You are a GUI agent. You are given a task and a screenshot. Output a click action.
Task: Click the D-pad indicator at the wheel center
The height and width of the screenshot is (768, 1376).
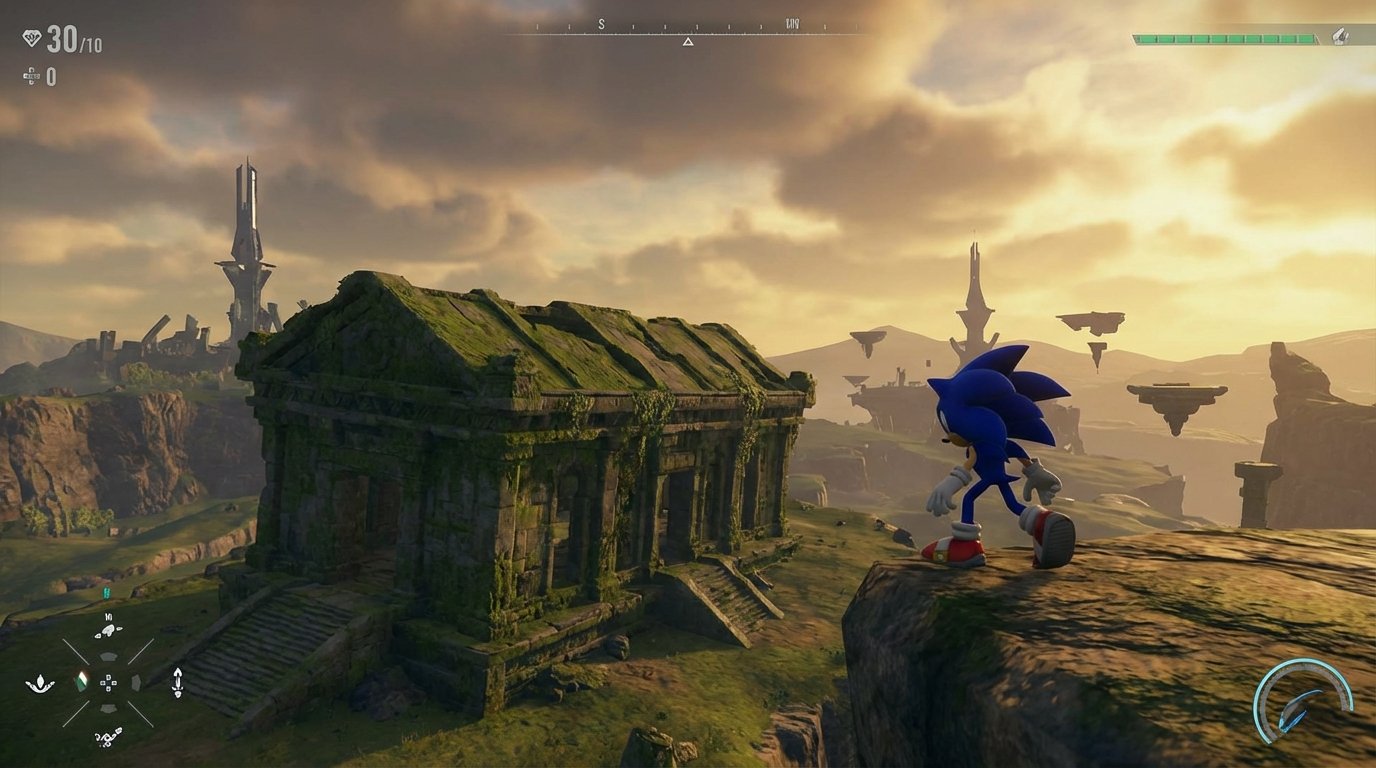[108, 684]
